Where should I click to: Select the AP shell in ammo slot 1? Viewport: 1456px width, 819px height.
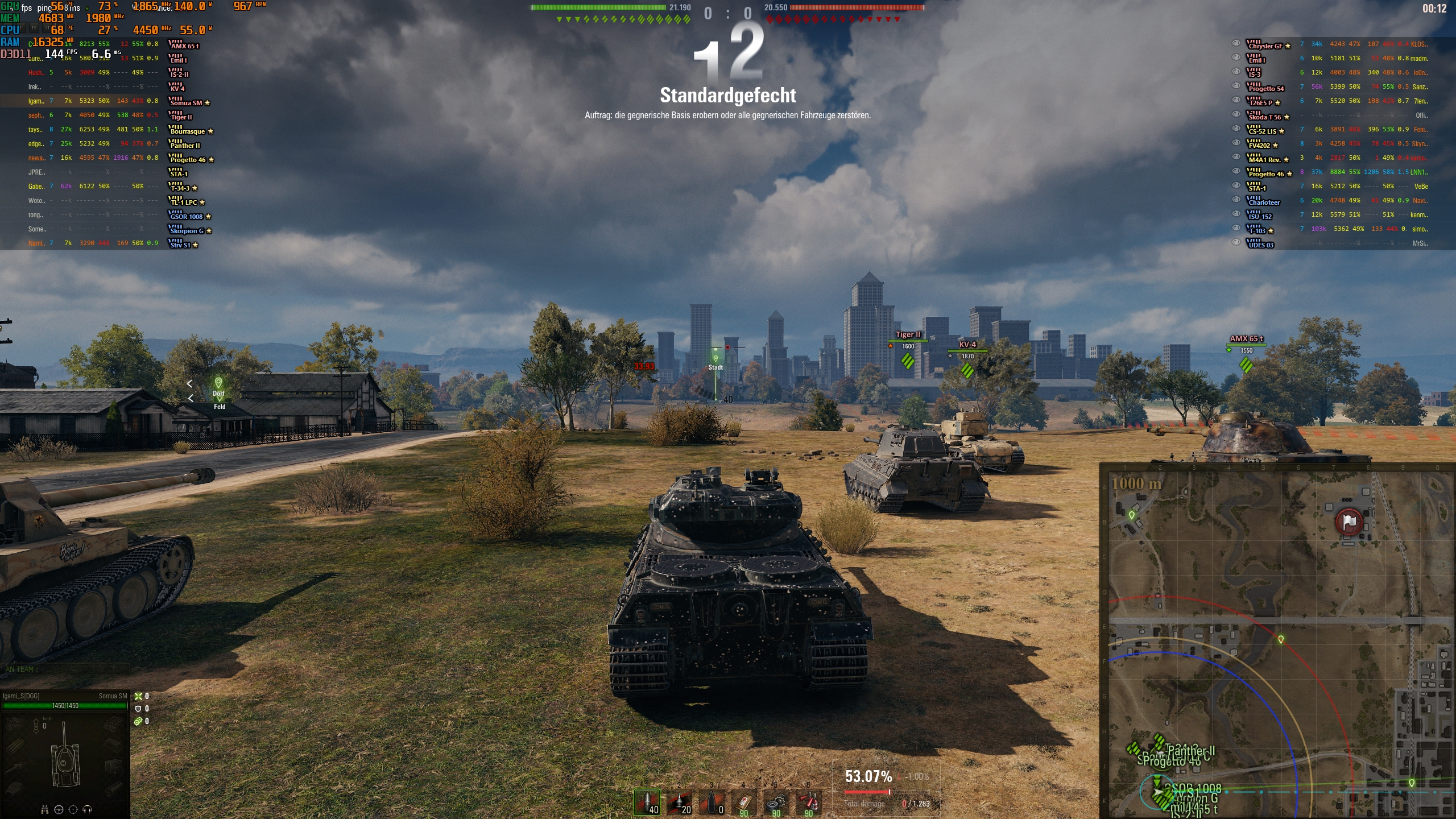(647, 804)
